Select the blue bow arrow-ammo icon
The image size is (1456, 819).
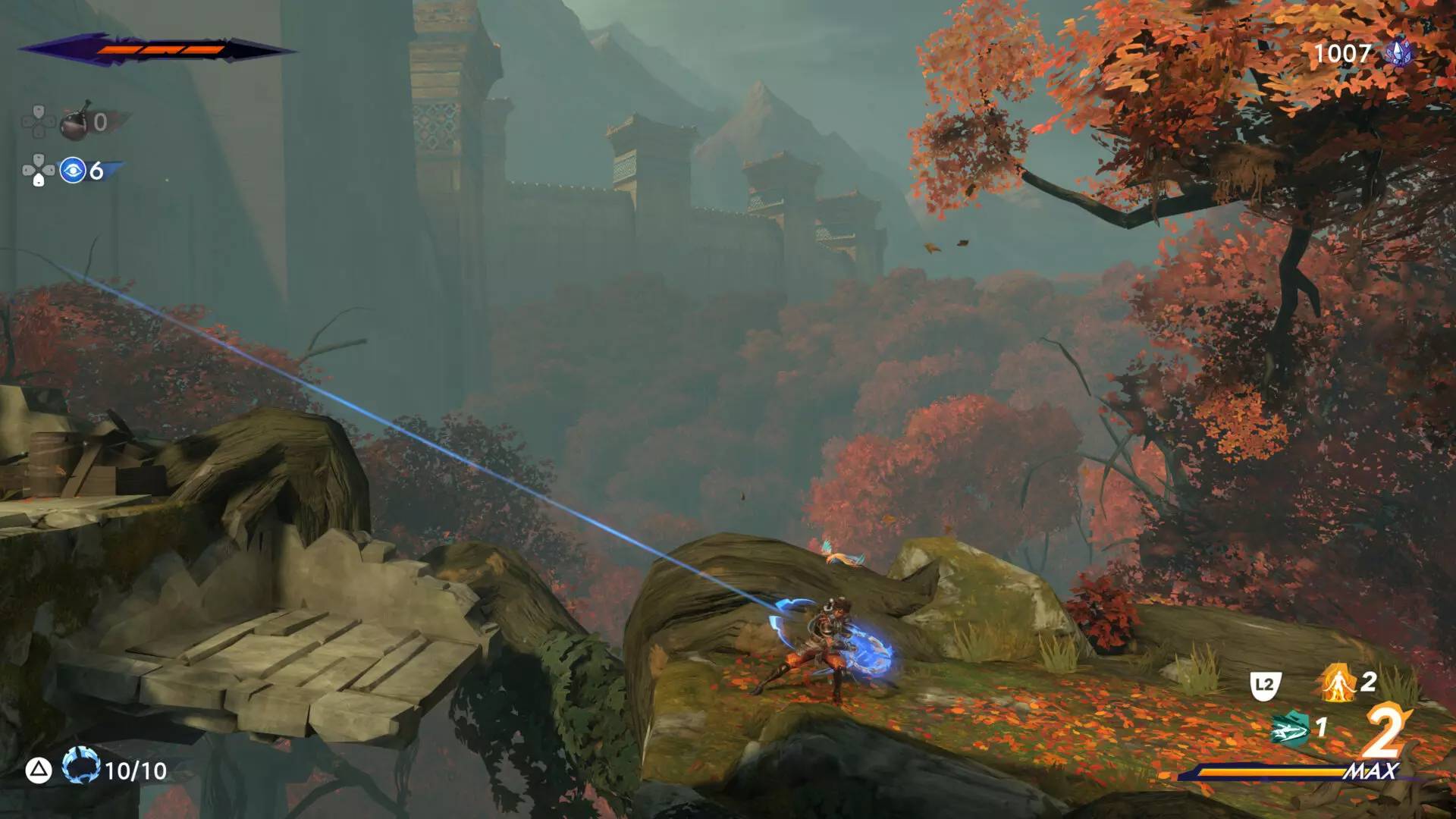[80, 767]
